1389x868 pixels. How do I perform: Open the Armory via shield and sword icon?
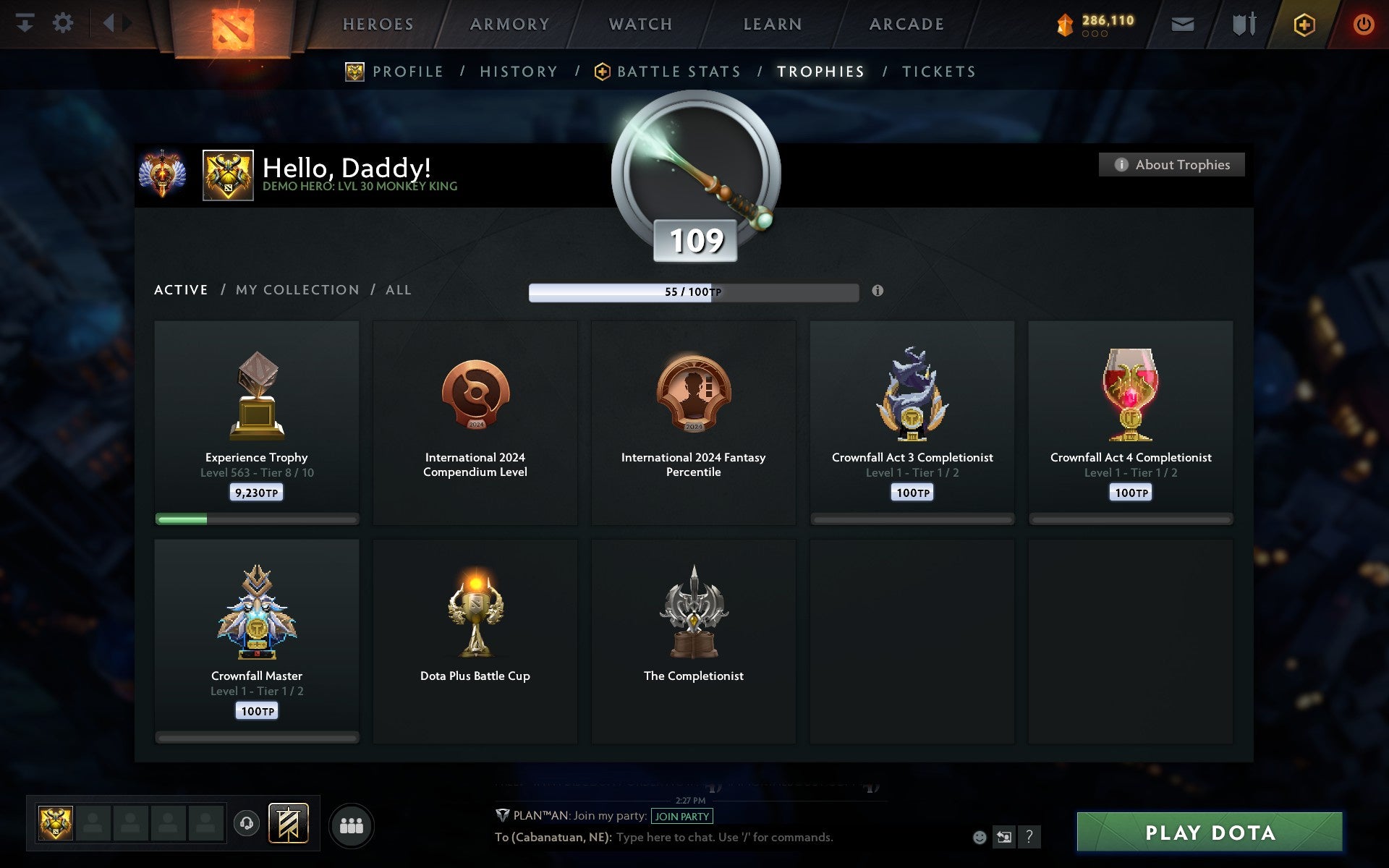point(1242,23)
